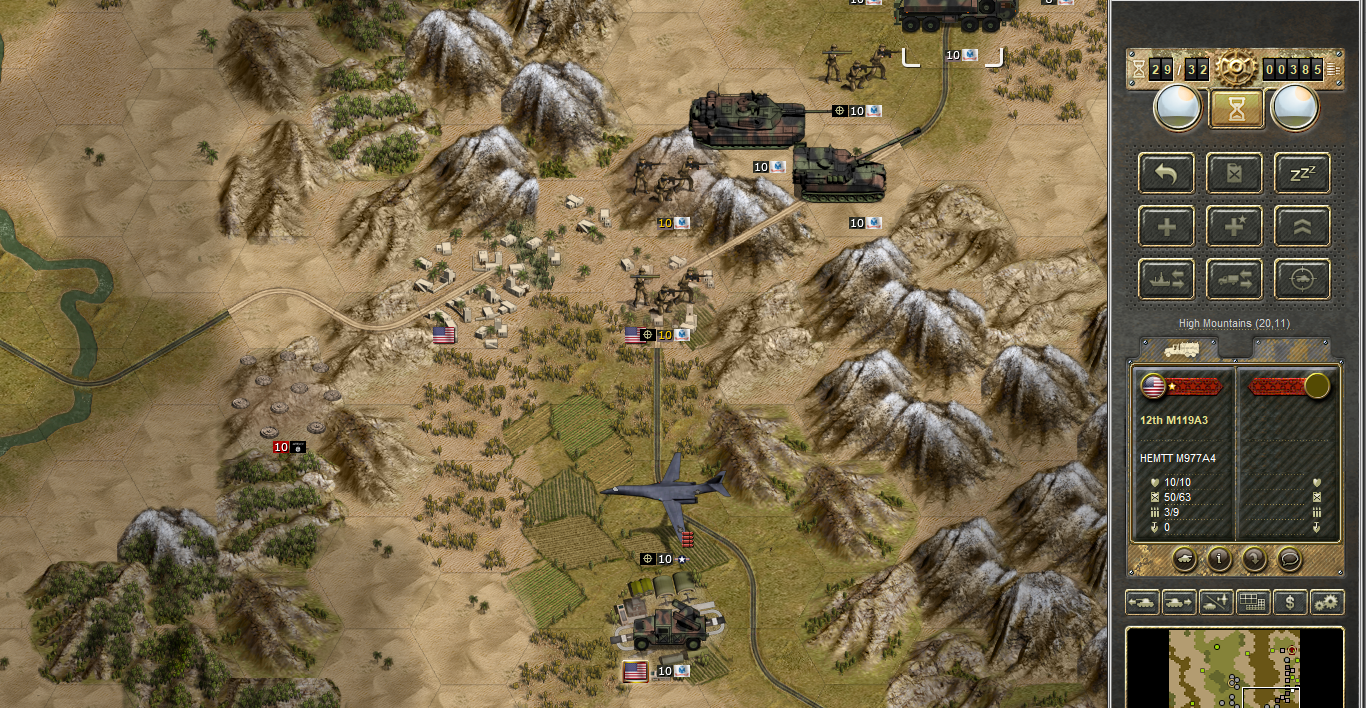Viewport: 1366px width, 708px height.
Task: Show unit details with the info button
Action: (x=1218, y=559)
